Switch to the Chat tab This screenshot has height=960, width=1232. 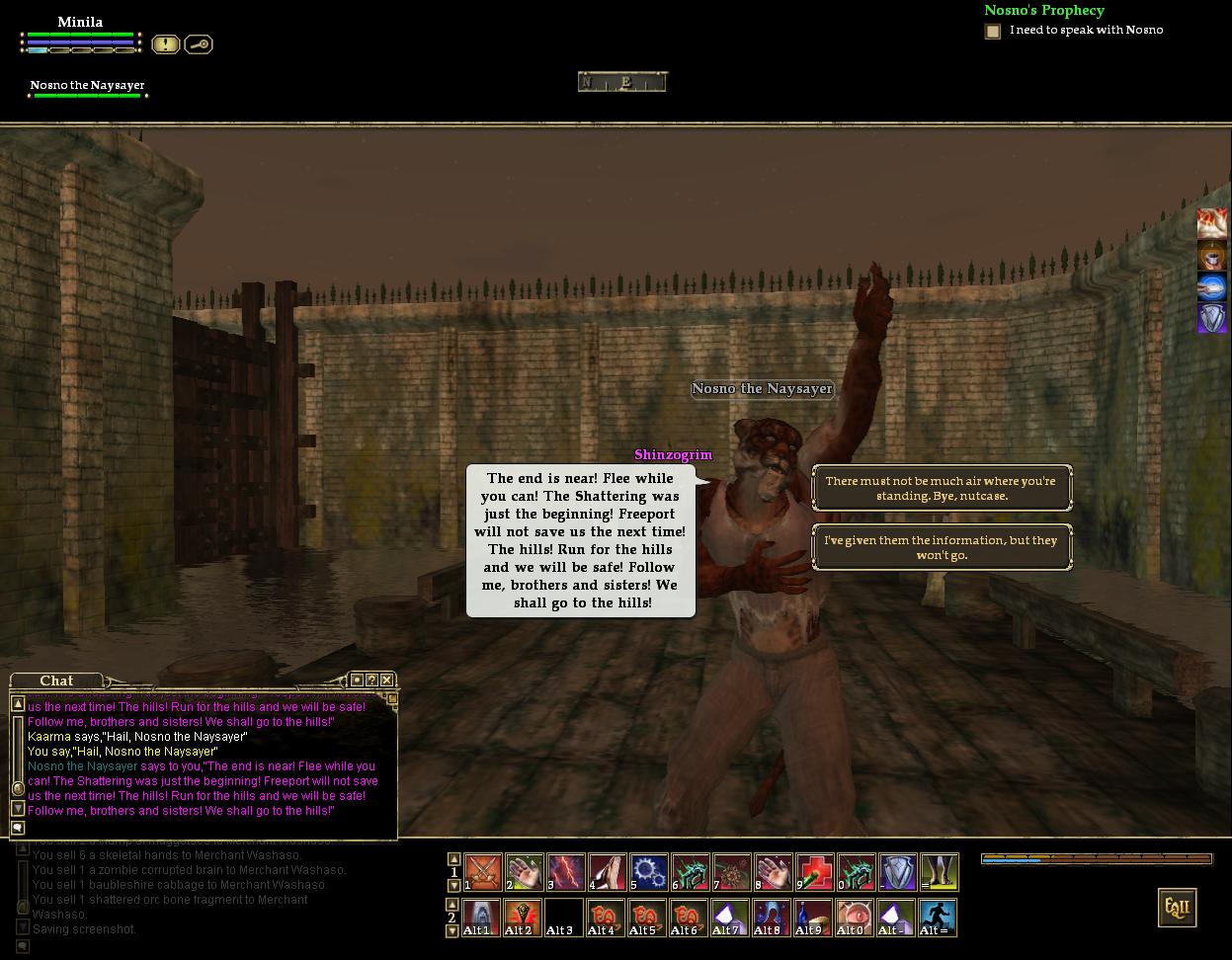tap(56, 680)
